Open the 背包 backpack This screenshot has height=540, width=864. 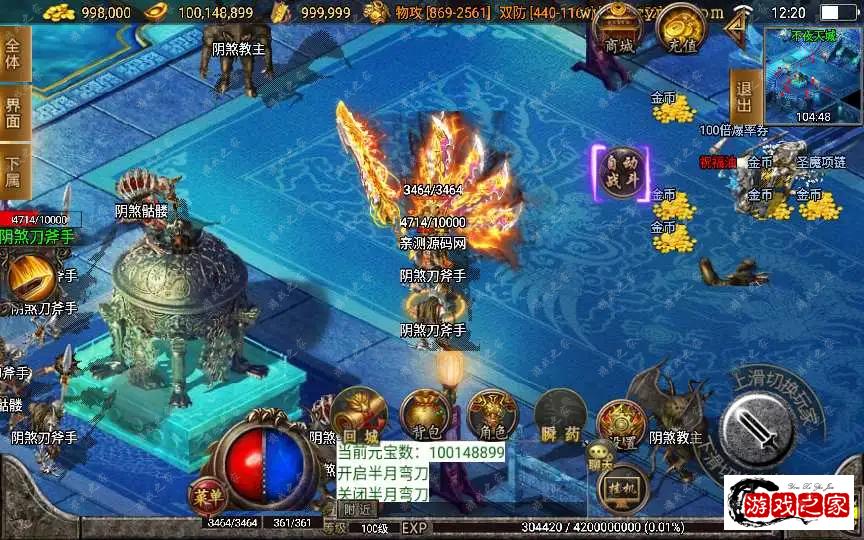(425, 415)
